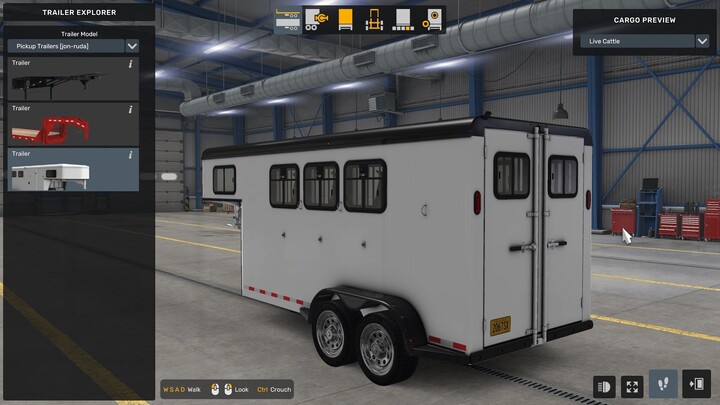Click the exit door icon button
This screenshot has height=405, width=720.
coord(697,385)
